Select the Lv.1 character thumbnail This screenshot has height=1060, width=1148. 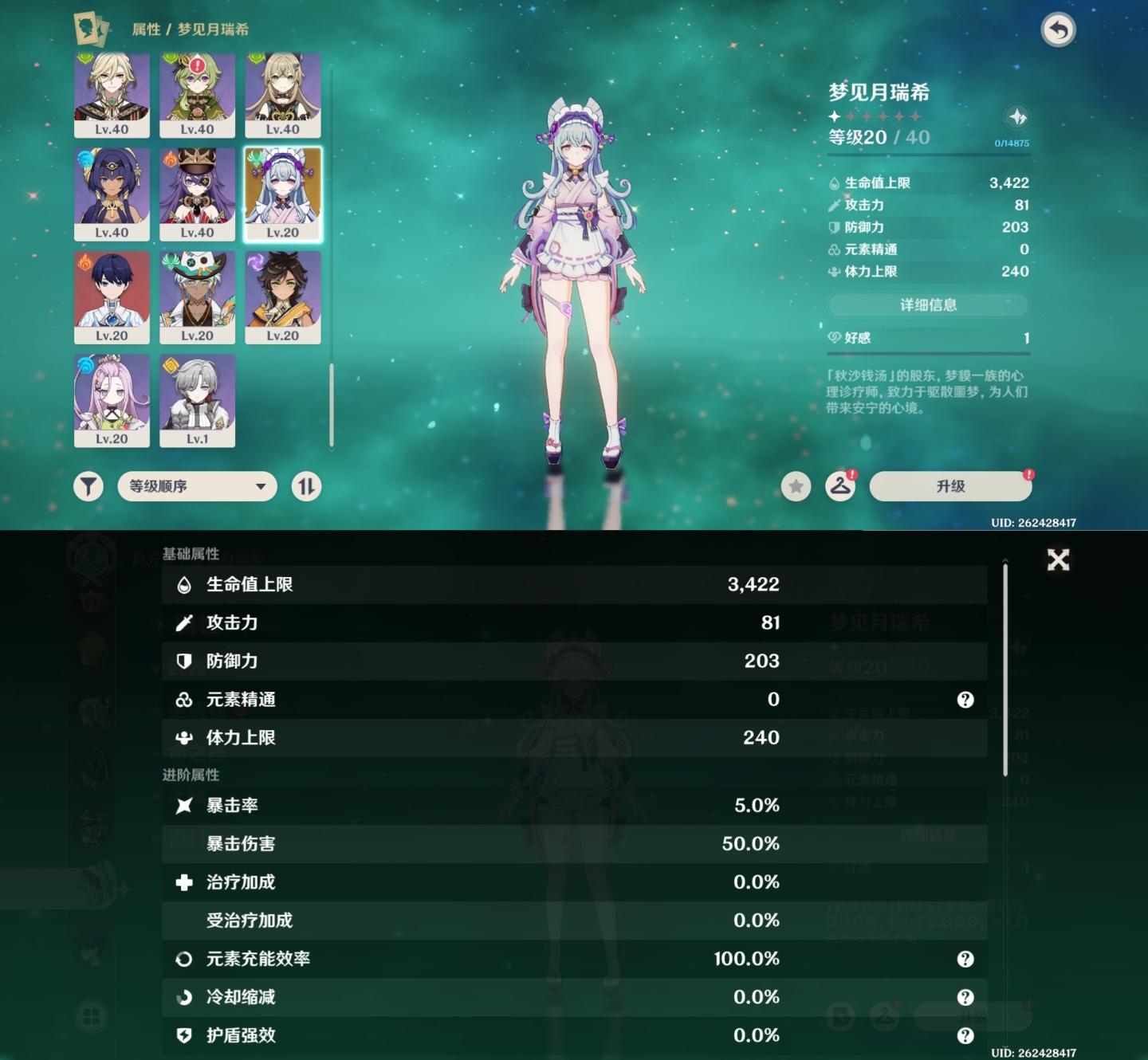[197, 401]
